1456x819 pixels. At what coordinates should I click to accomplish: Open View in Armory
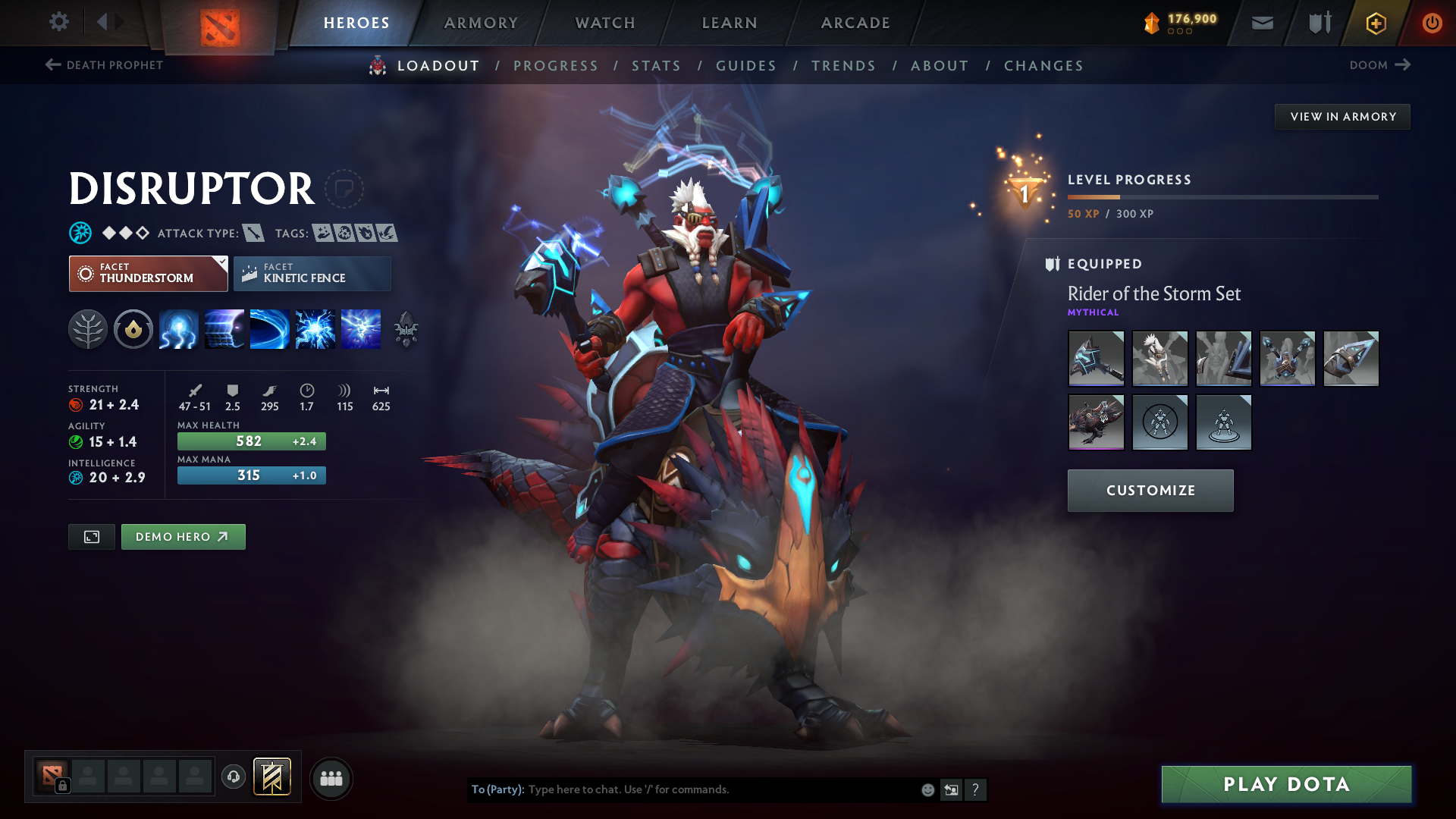coord(1341,116)
